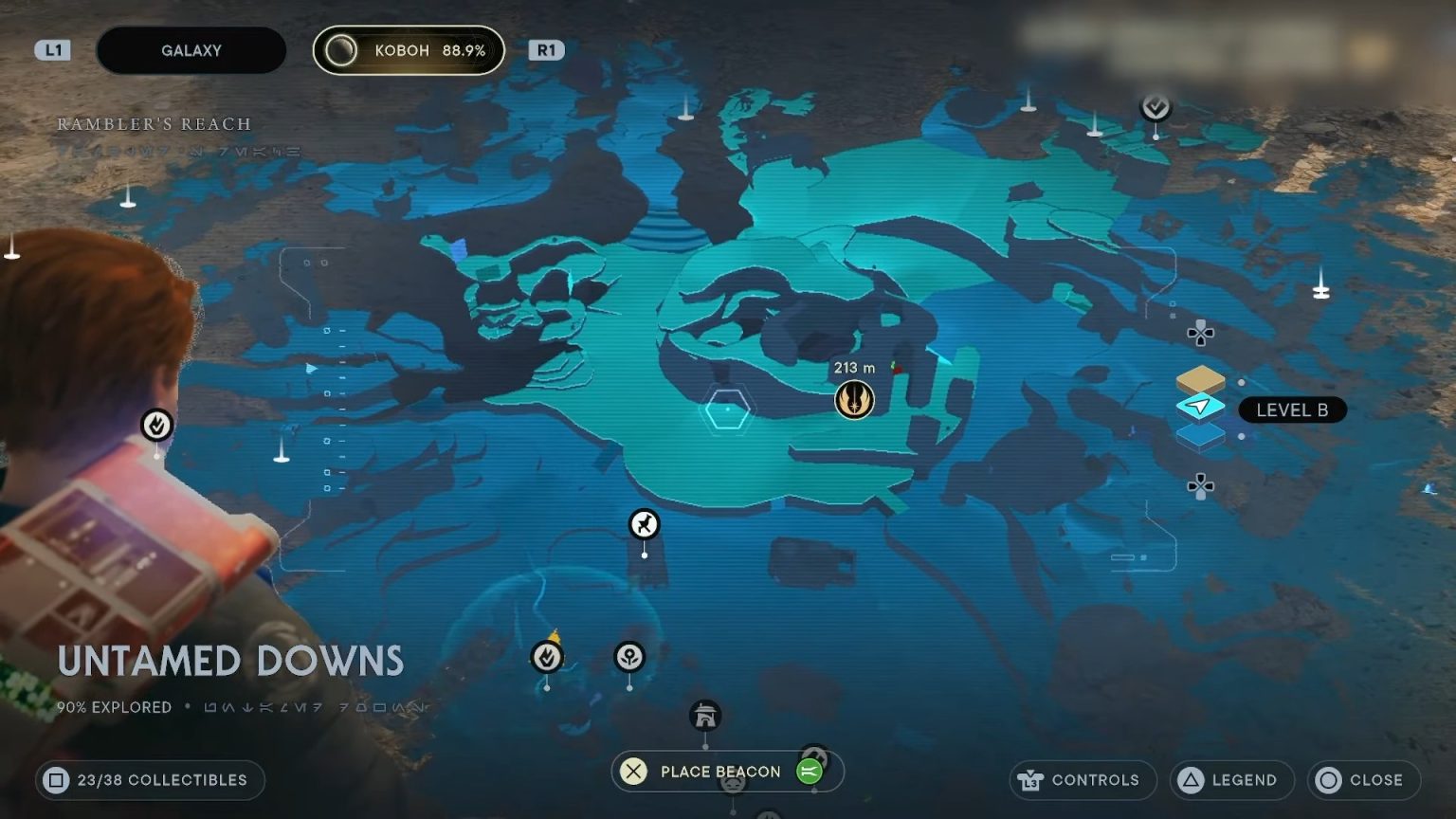
Task: Switch to the Galaxy map tab
Action: click(x=191, y=50)
